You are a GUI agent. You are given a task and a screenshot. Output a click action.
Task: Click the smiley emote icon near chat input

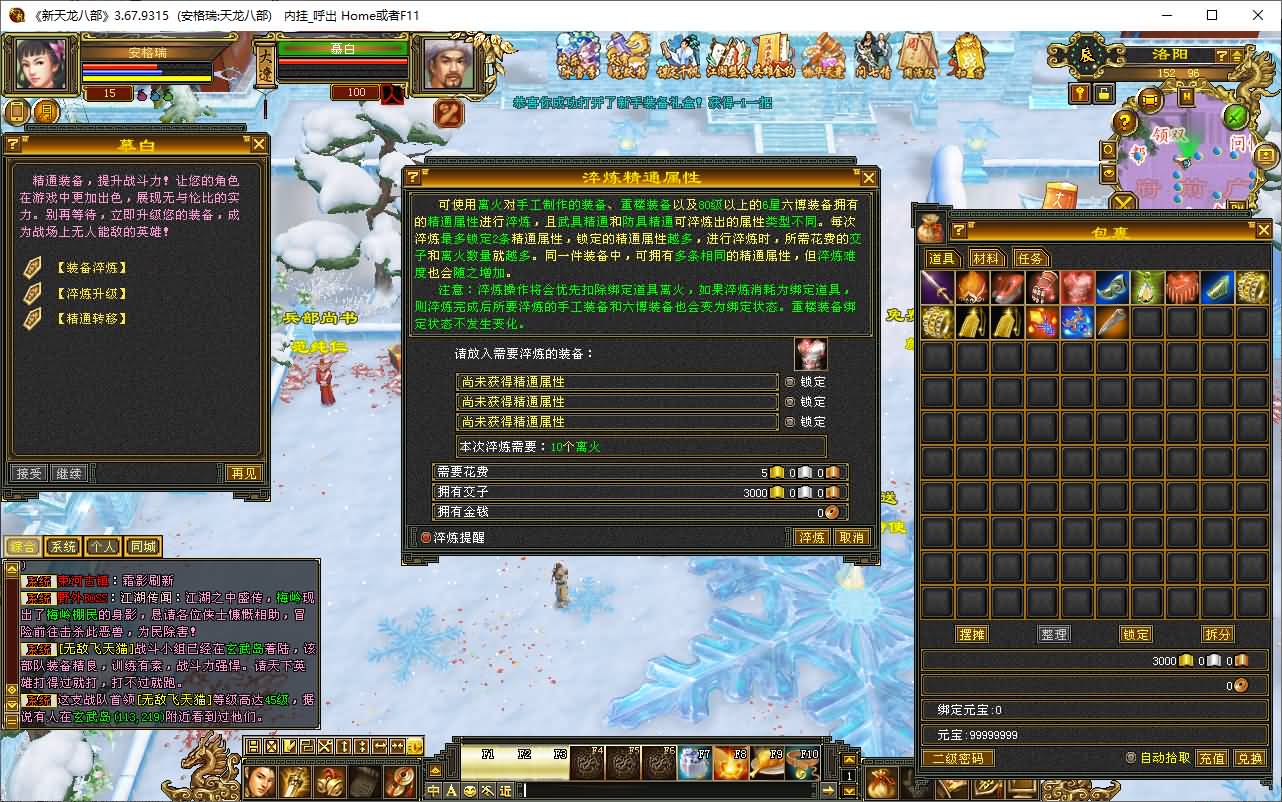click(469, 790)
